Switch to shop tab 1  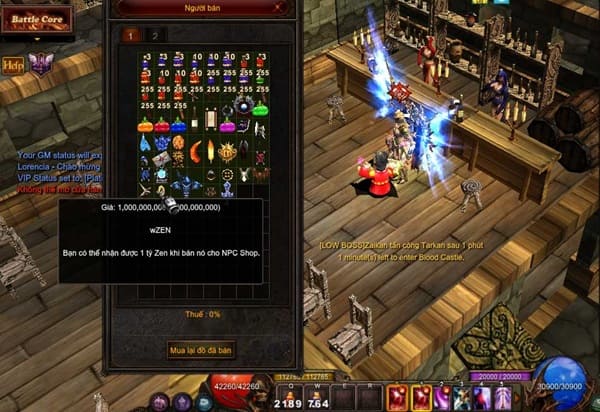tap(131, 34)
